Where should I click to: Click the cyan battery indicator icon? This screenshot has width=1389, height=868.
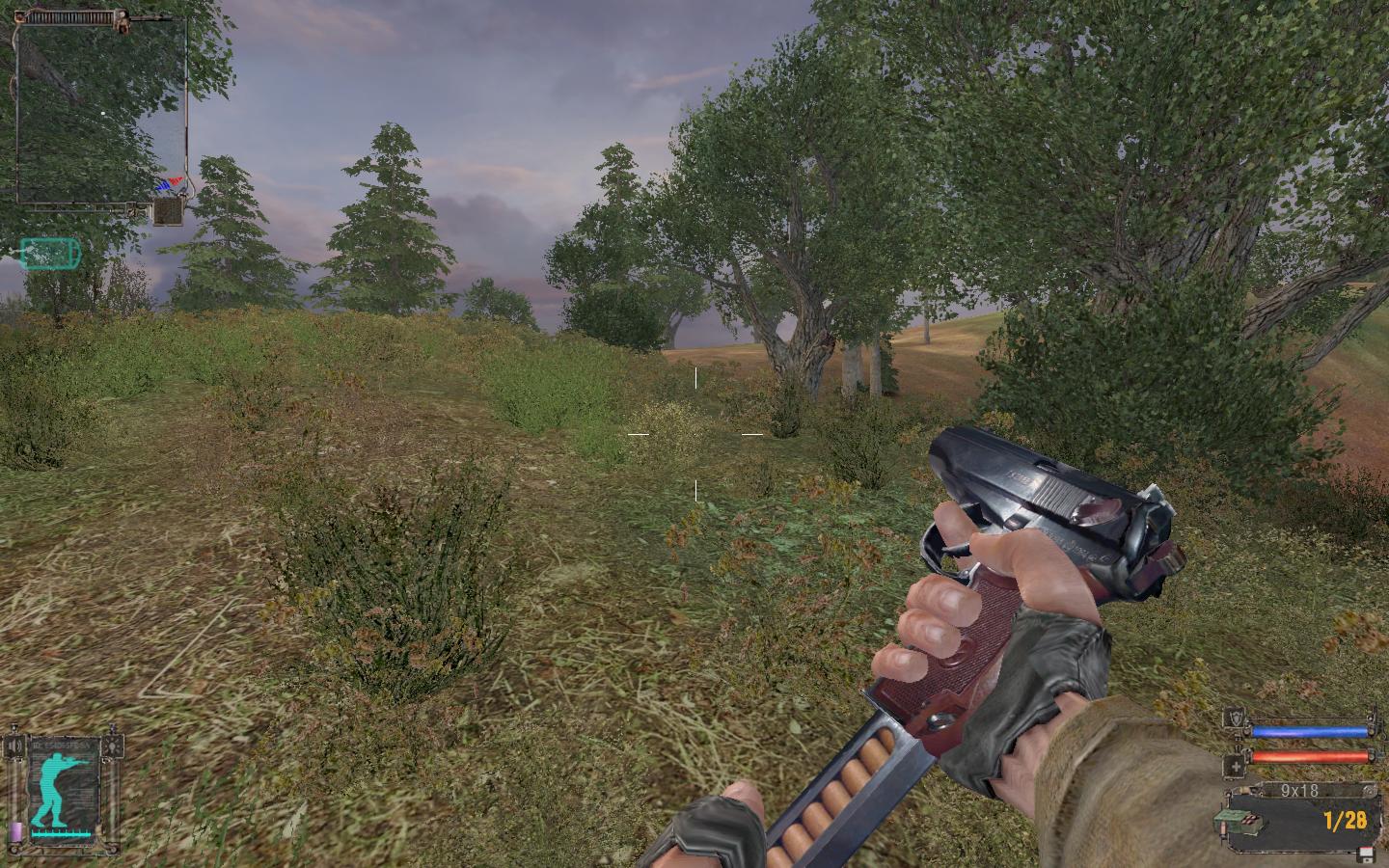[50, 254]
